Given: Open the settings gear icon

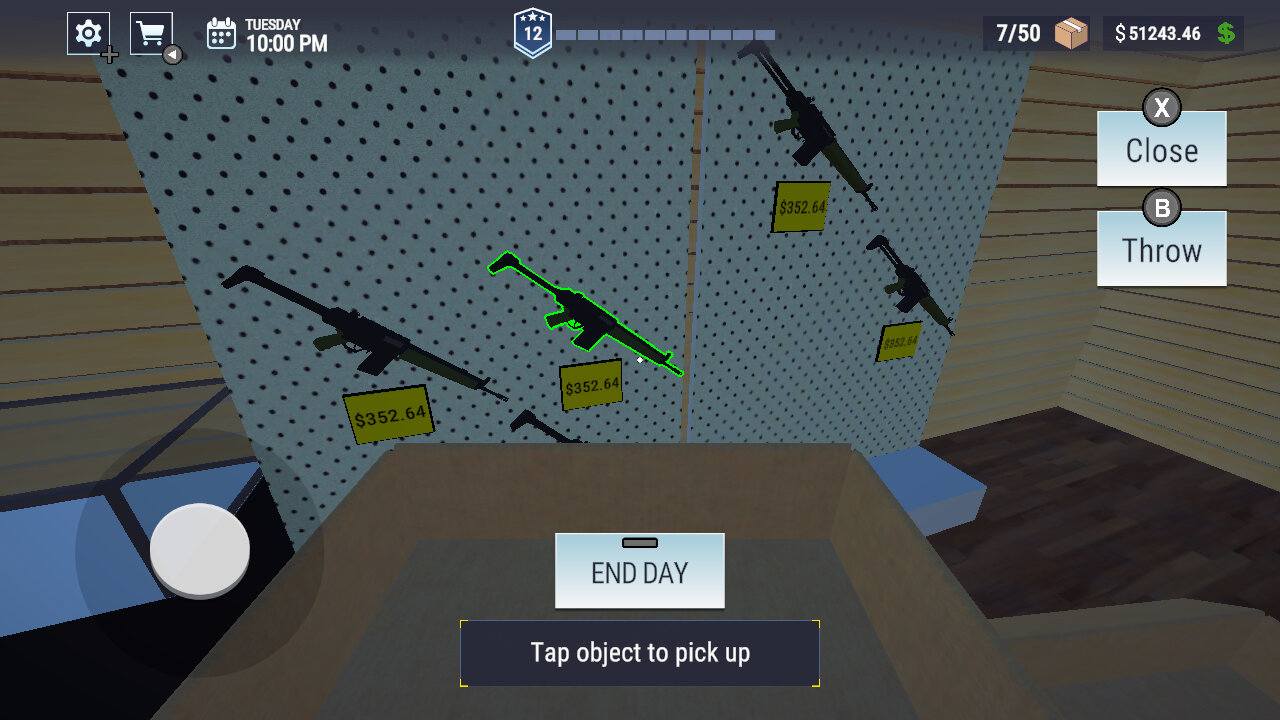Looking at the screenshot, I should pos(87,32).
